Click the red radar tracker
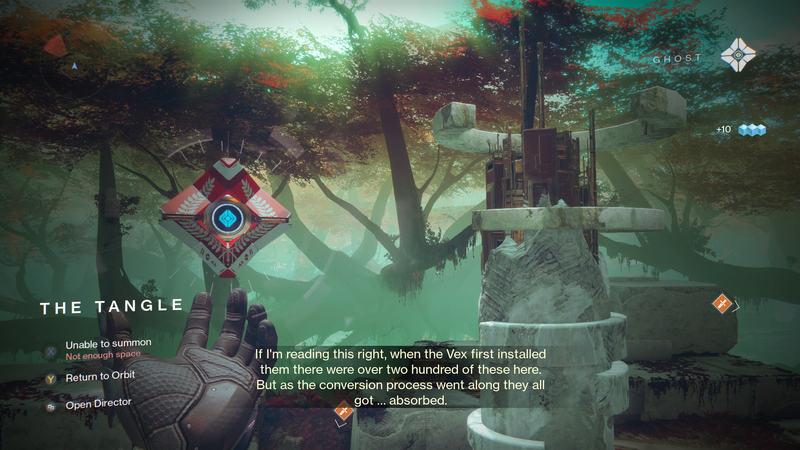This screenshot has width=800, height=450. 55,46
